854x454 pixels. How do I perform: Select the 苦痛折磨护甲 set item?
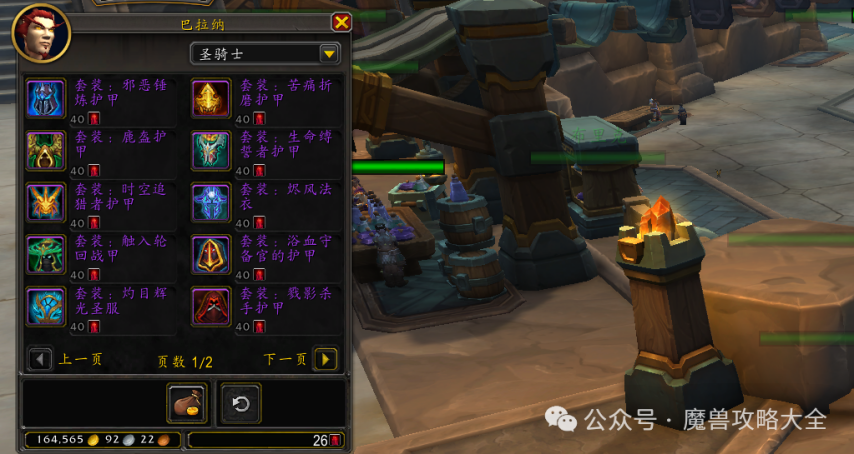(x=211, y=98)
